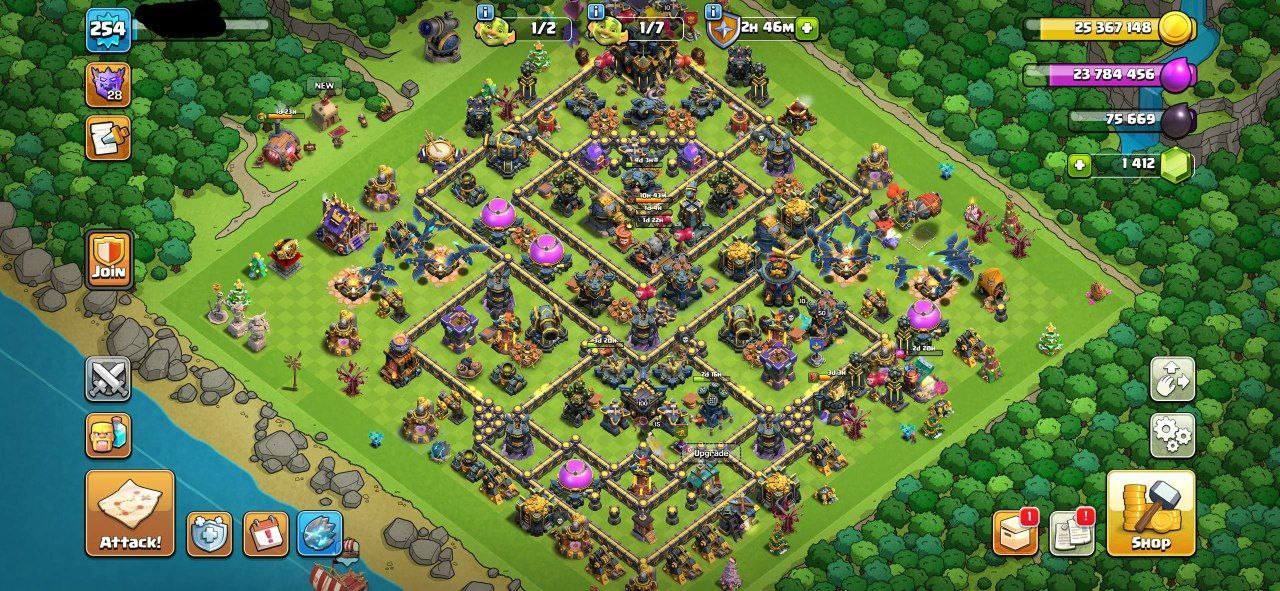Show info for the 1/2 builders
The width and height of the screenshot is (1280, 591).
(486, 12)
